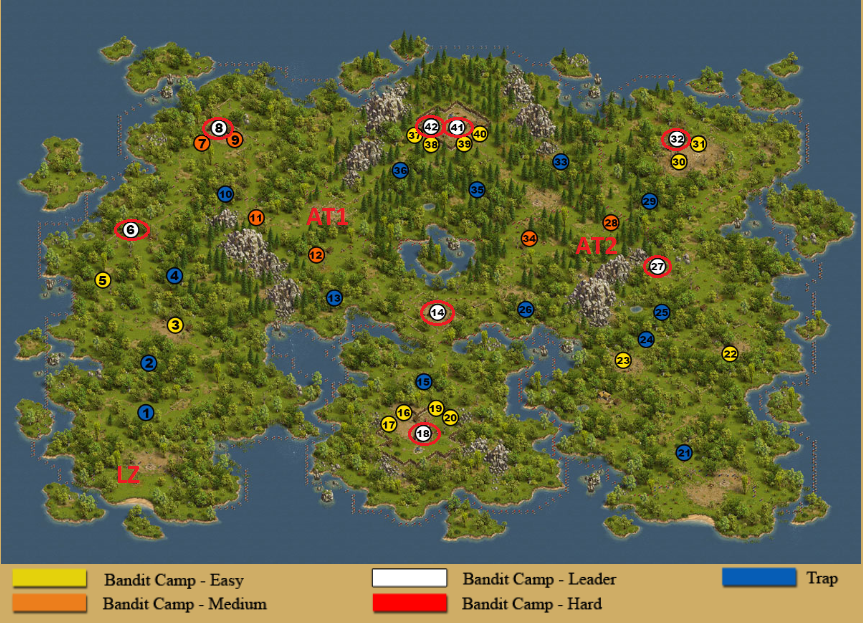The width and height of the screenshot is (863, 623).
Task: Select the orange Bandit Camp Medium legend swatch
Action: point(49,603)
